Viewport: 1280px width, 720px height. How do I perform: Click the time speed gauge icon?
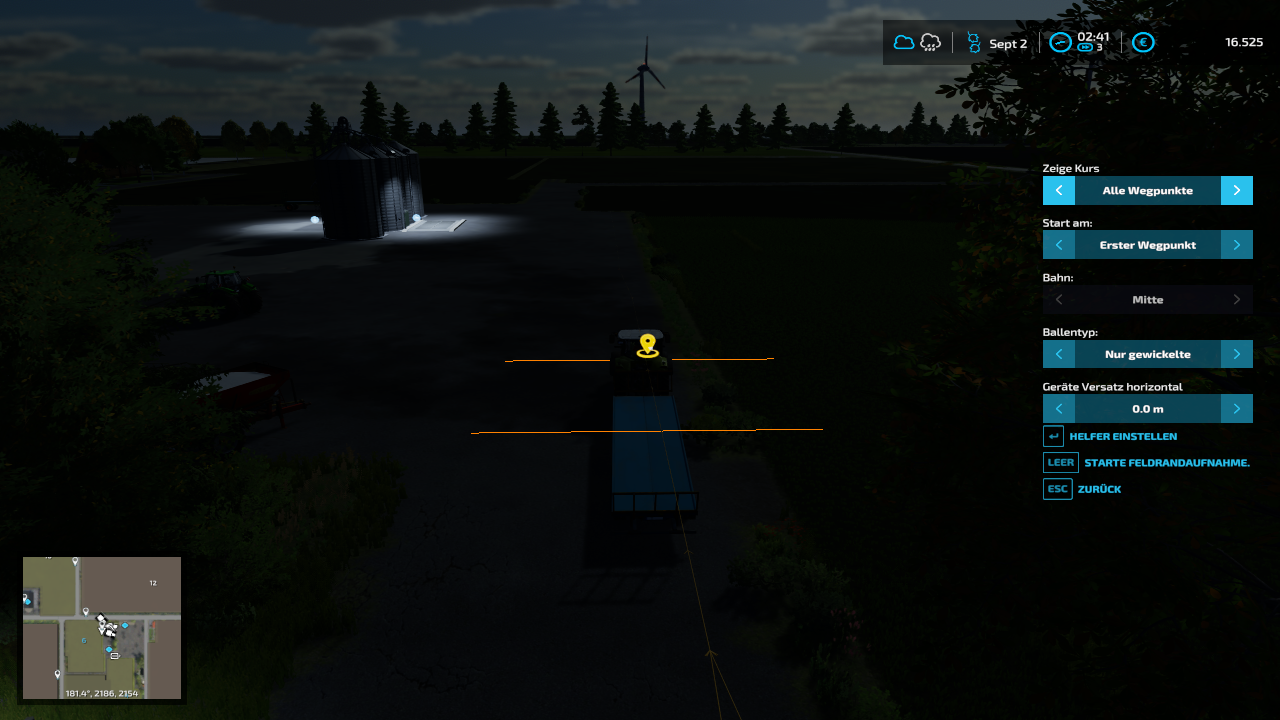tap(1061, 42)
